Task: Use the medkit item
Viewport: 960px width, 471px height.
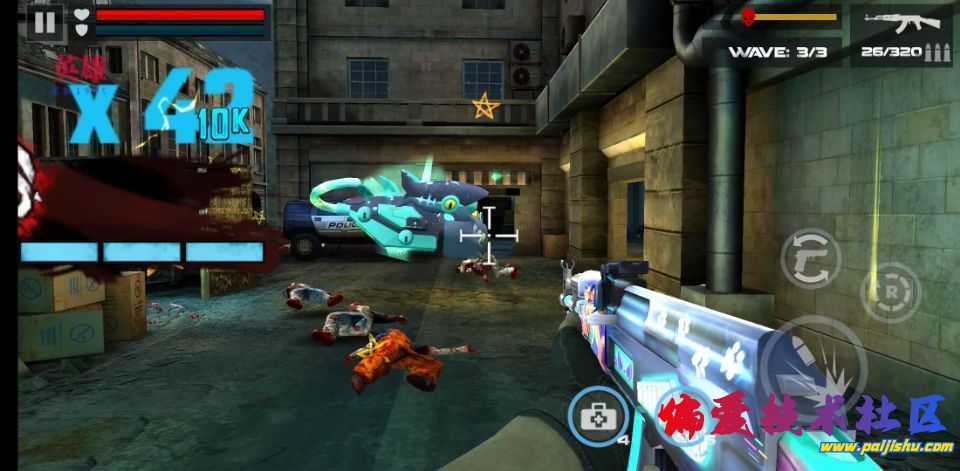Action: pos(599,415)
